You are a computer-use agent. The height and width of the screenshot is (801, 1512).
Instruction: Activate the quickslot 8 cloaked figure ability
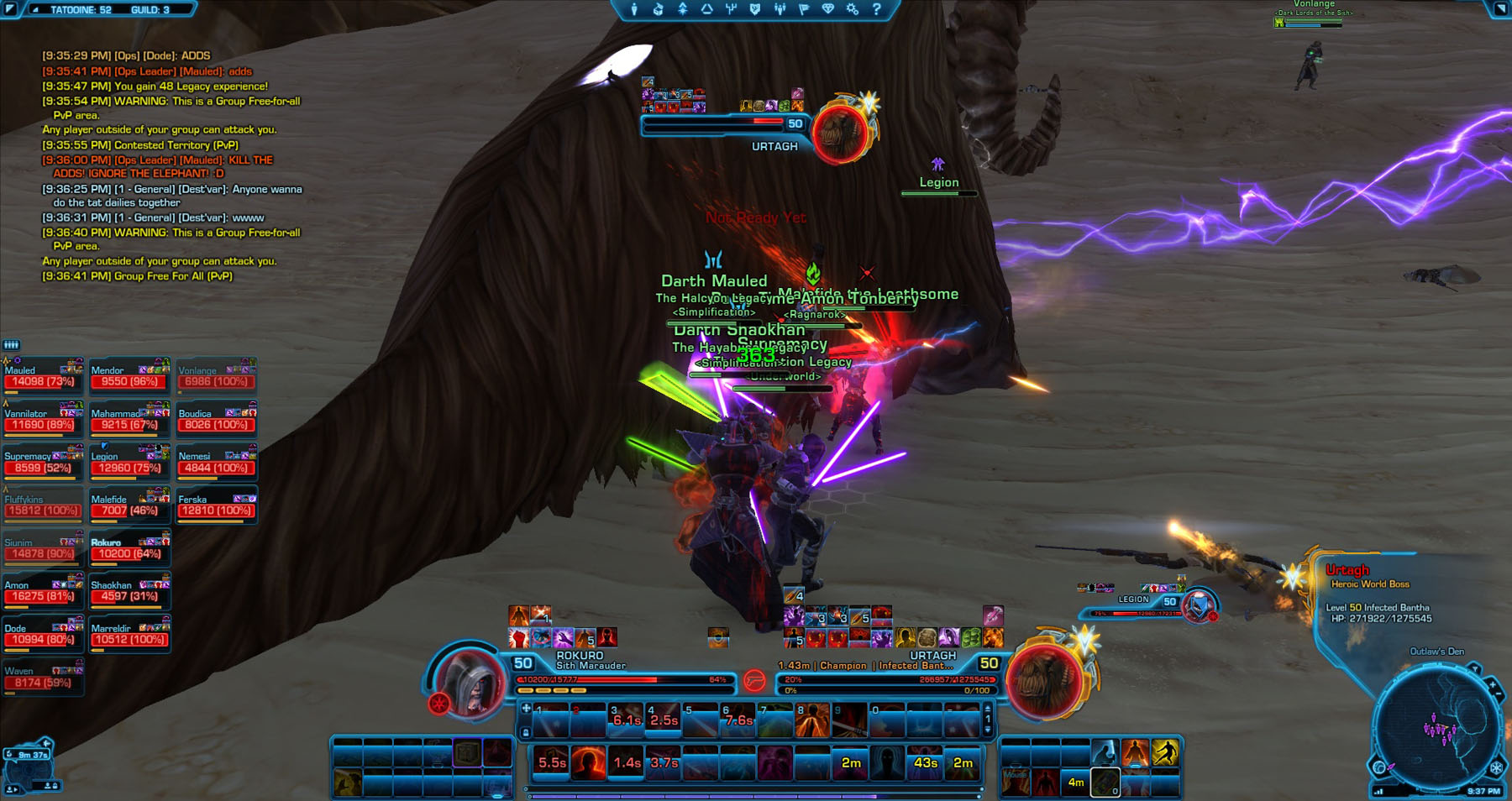tap(811, 721)
